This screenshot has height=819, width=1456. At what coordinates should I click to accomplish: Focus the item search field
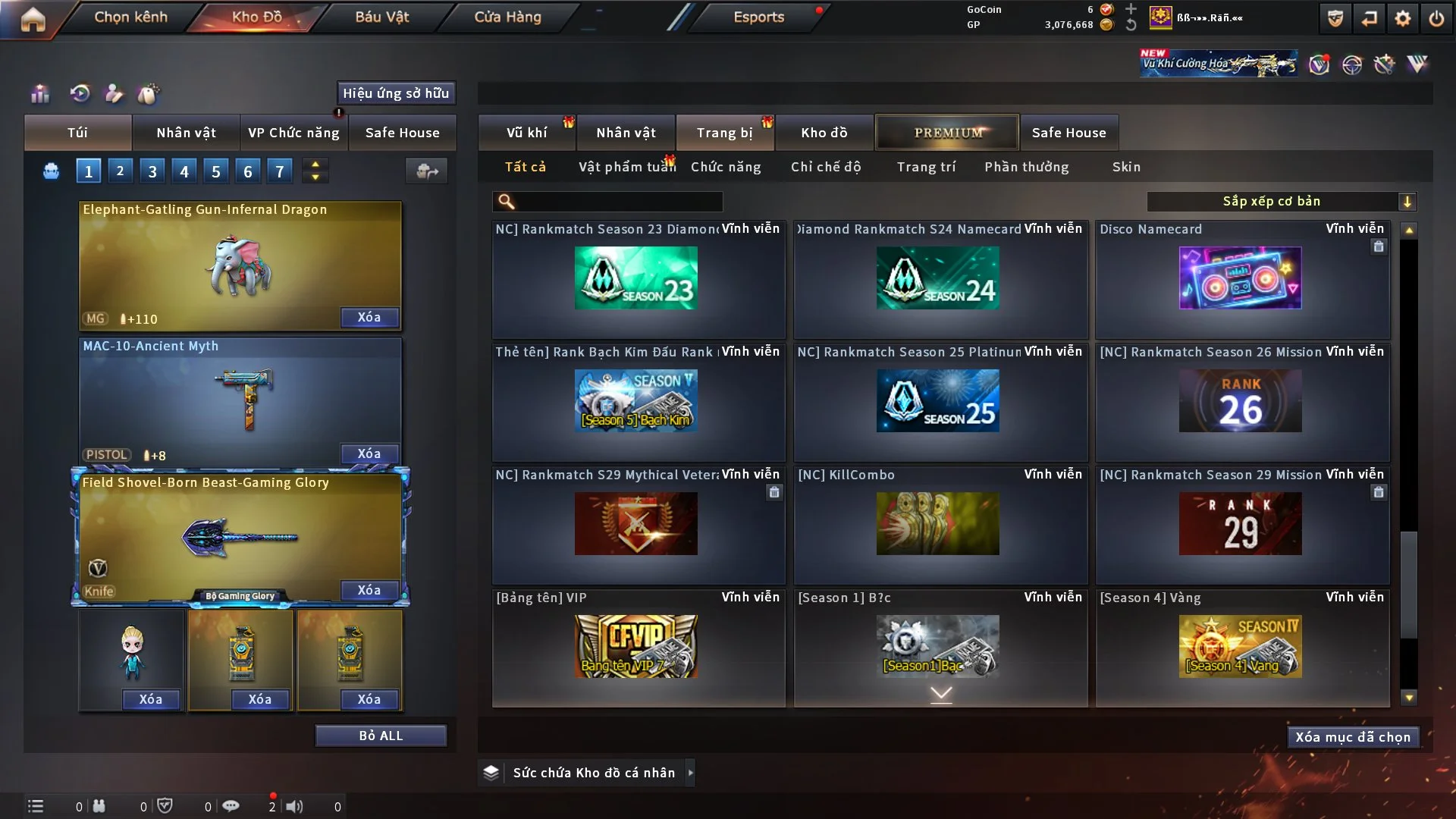click(x=618, y=201)
